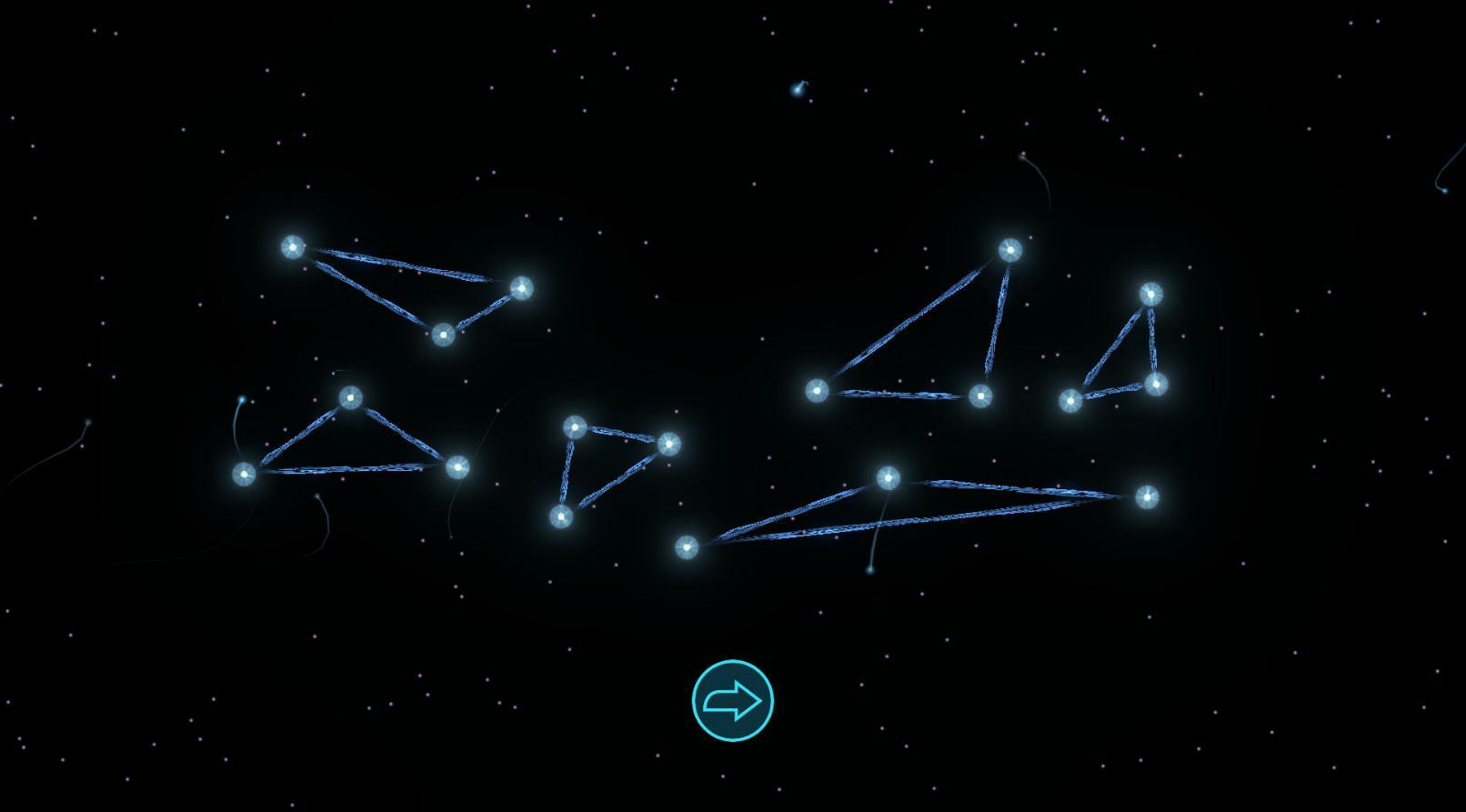The width and height of the screenshot is (1466, 812).
Task: Click the bottom-middle star of the upper-right triangle
Action: 980,397
